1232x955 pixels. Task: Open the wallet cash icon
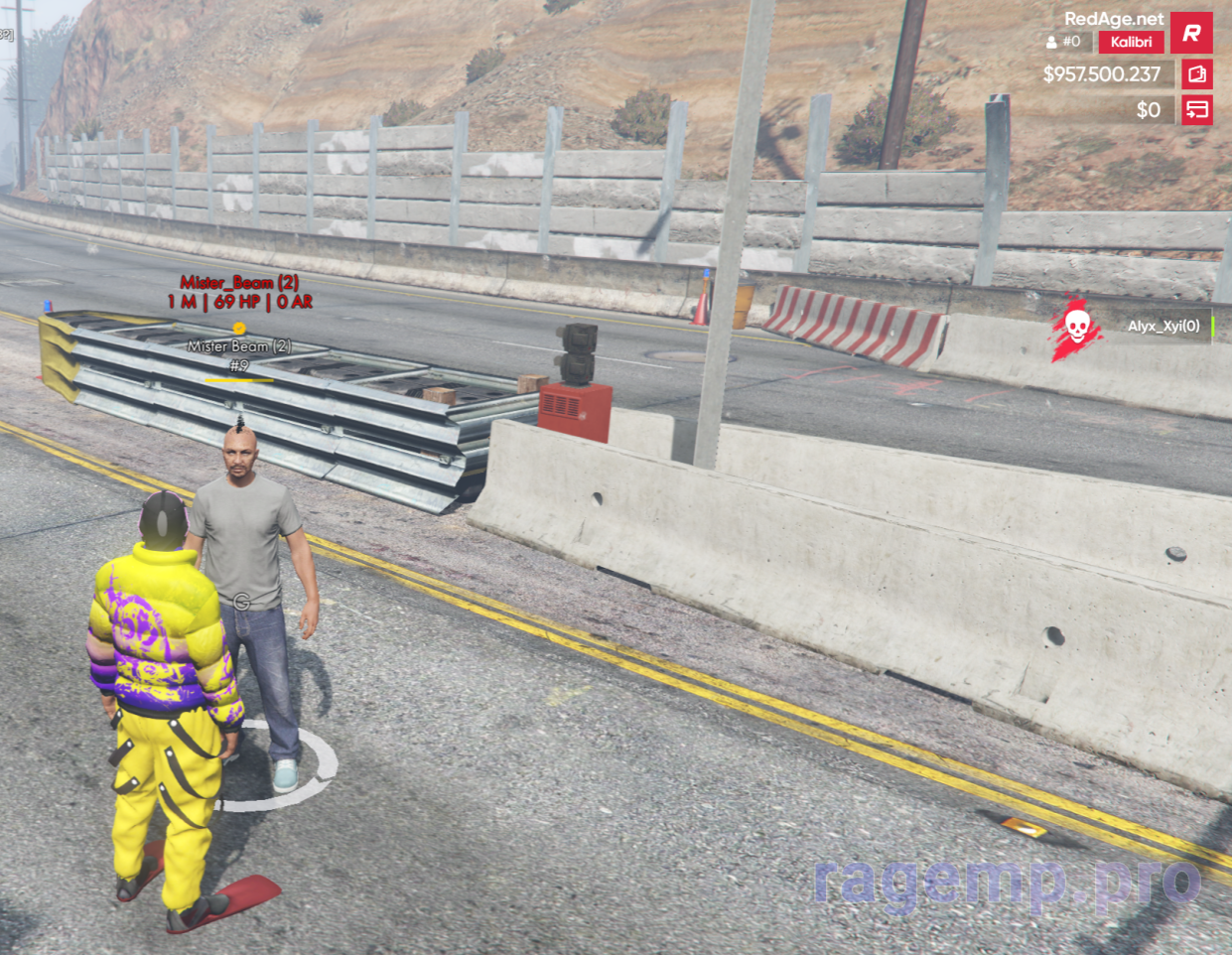point(1196,74)
